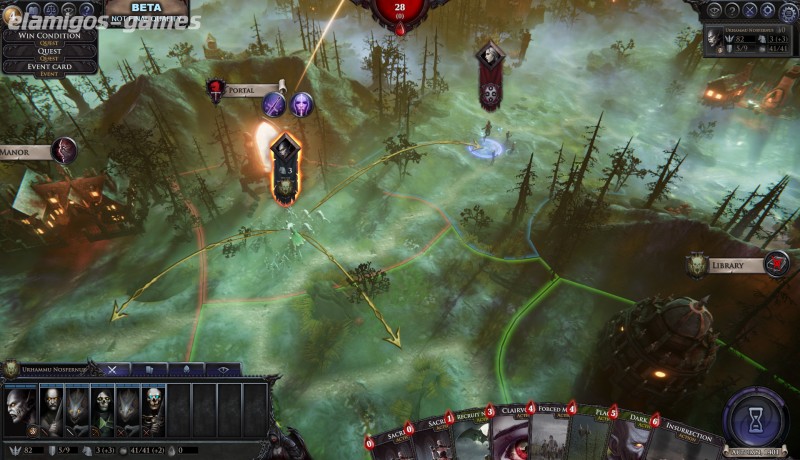
Task: Switch to the crossed swords army tab
Action: click(x=112, y=369)
